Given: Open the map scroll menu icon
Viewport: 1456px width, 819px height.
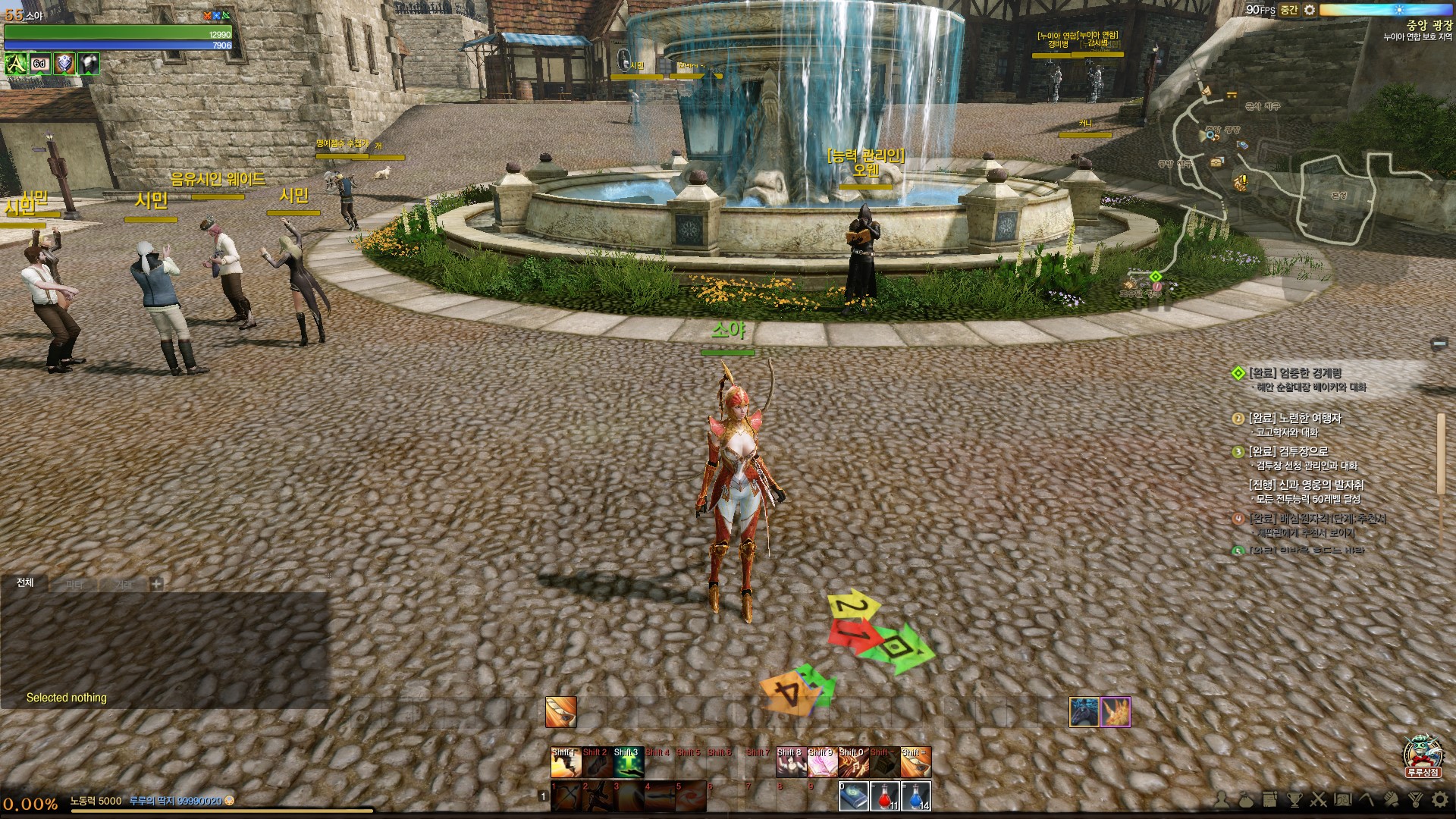Looking at the screenshot, I should click(1342, 799).
